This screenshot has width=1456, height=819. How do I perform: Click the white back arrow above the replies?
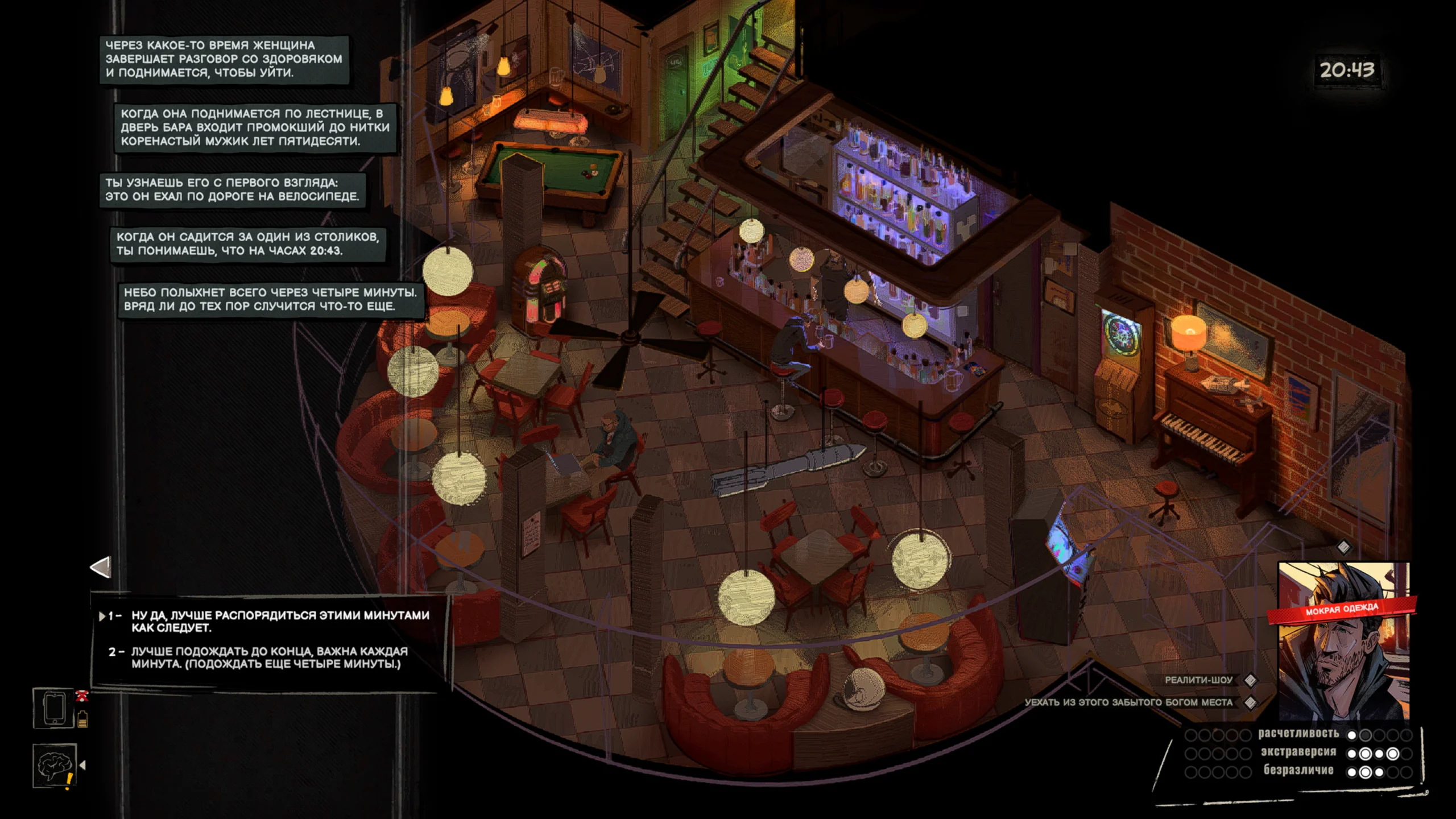[101, 567]
